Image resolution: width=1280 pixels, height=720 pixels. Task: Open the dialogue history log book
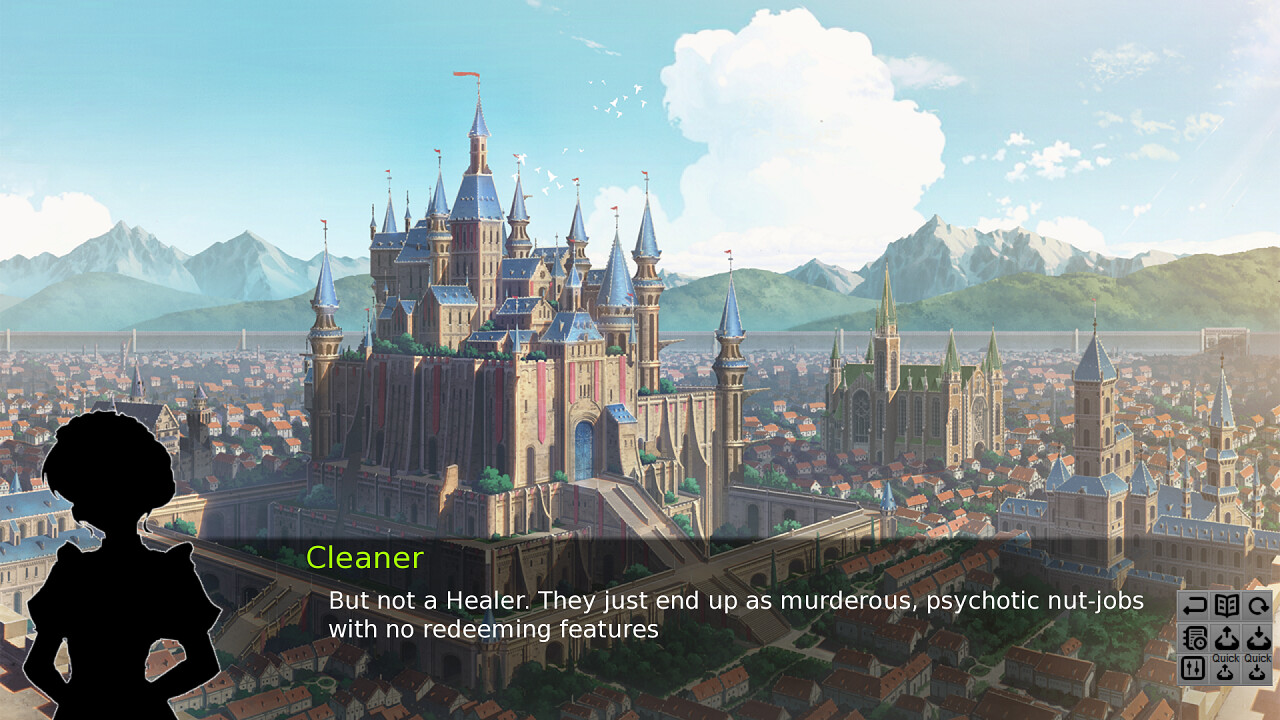pos(1226,605)
